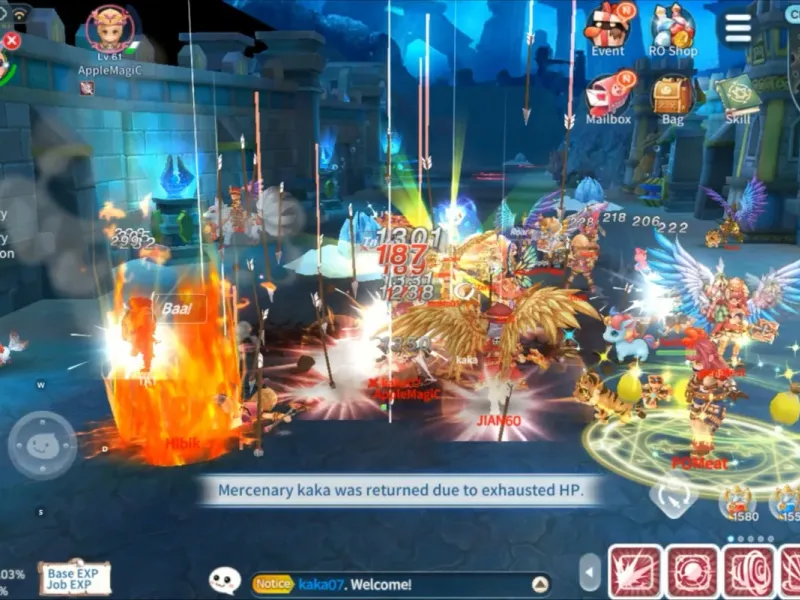Open the Base EXP / Job EXP sign
Image resolution: width=800 pixels, height=600 pixels.
[x=75, y=577]
